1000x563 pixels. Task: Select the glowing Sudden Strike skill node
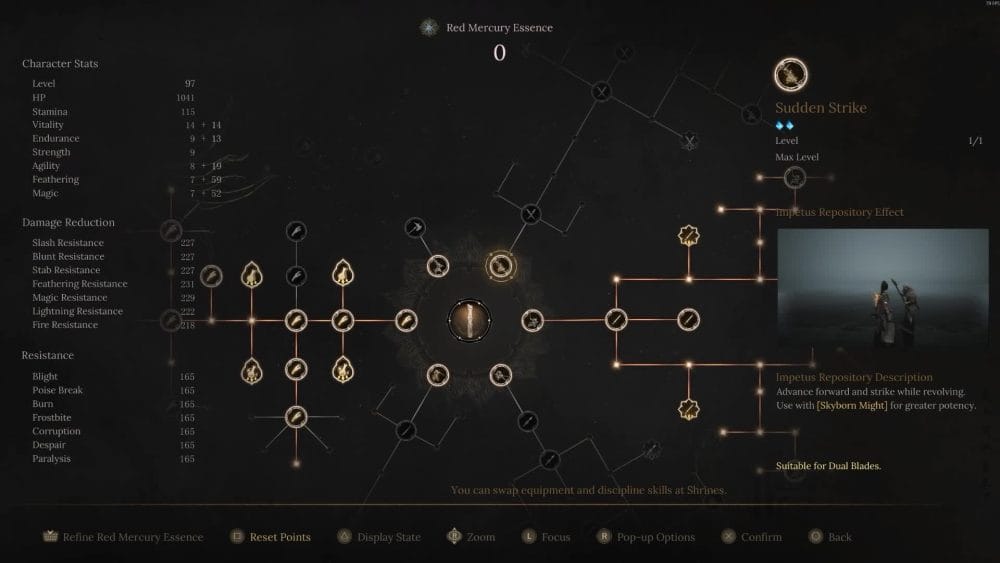pos(499,266)
